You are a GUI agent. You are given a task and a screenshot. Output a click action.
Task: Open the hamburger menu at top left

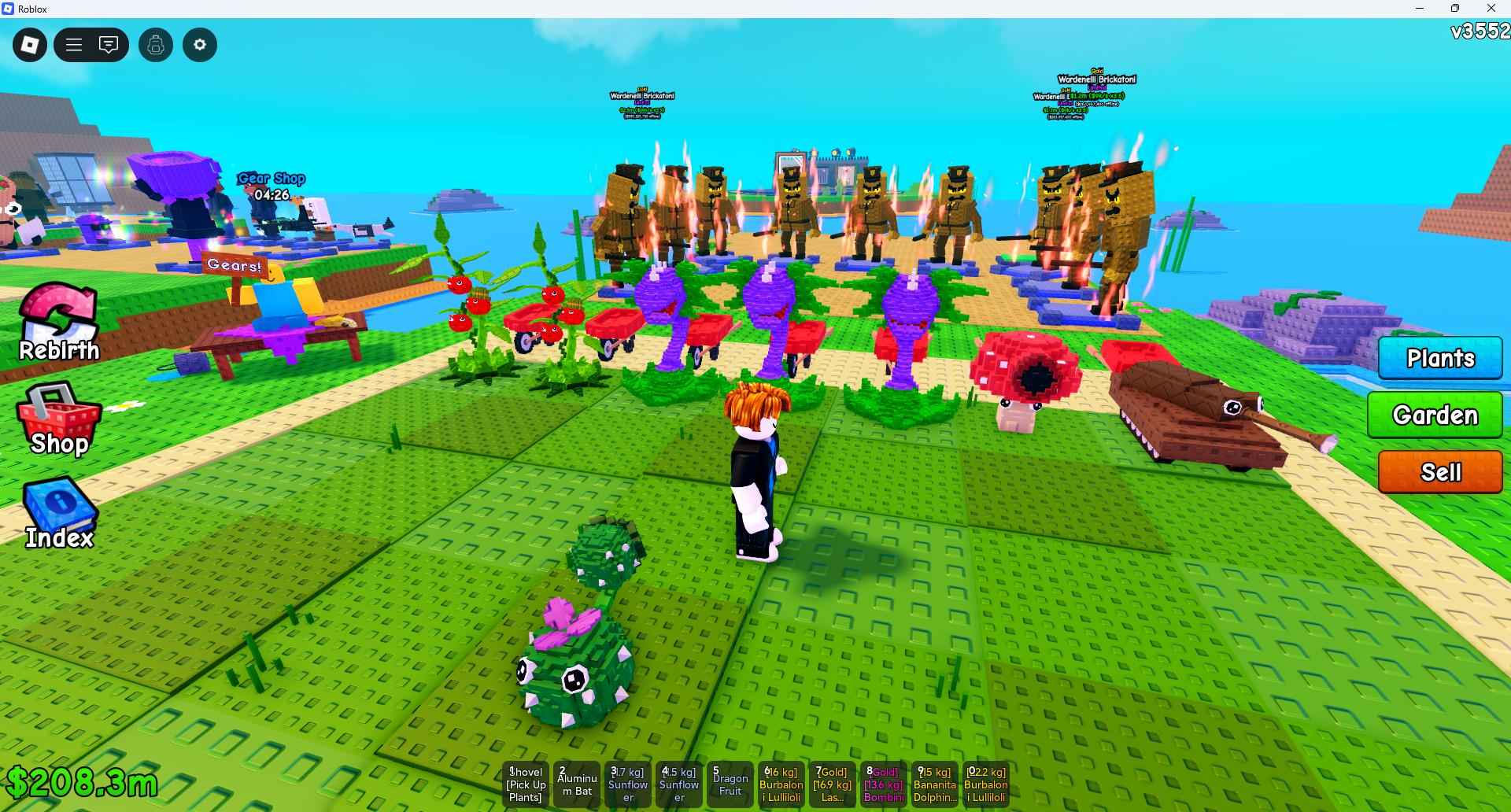[x=73, y=45]
